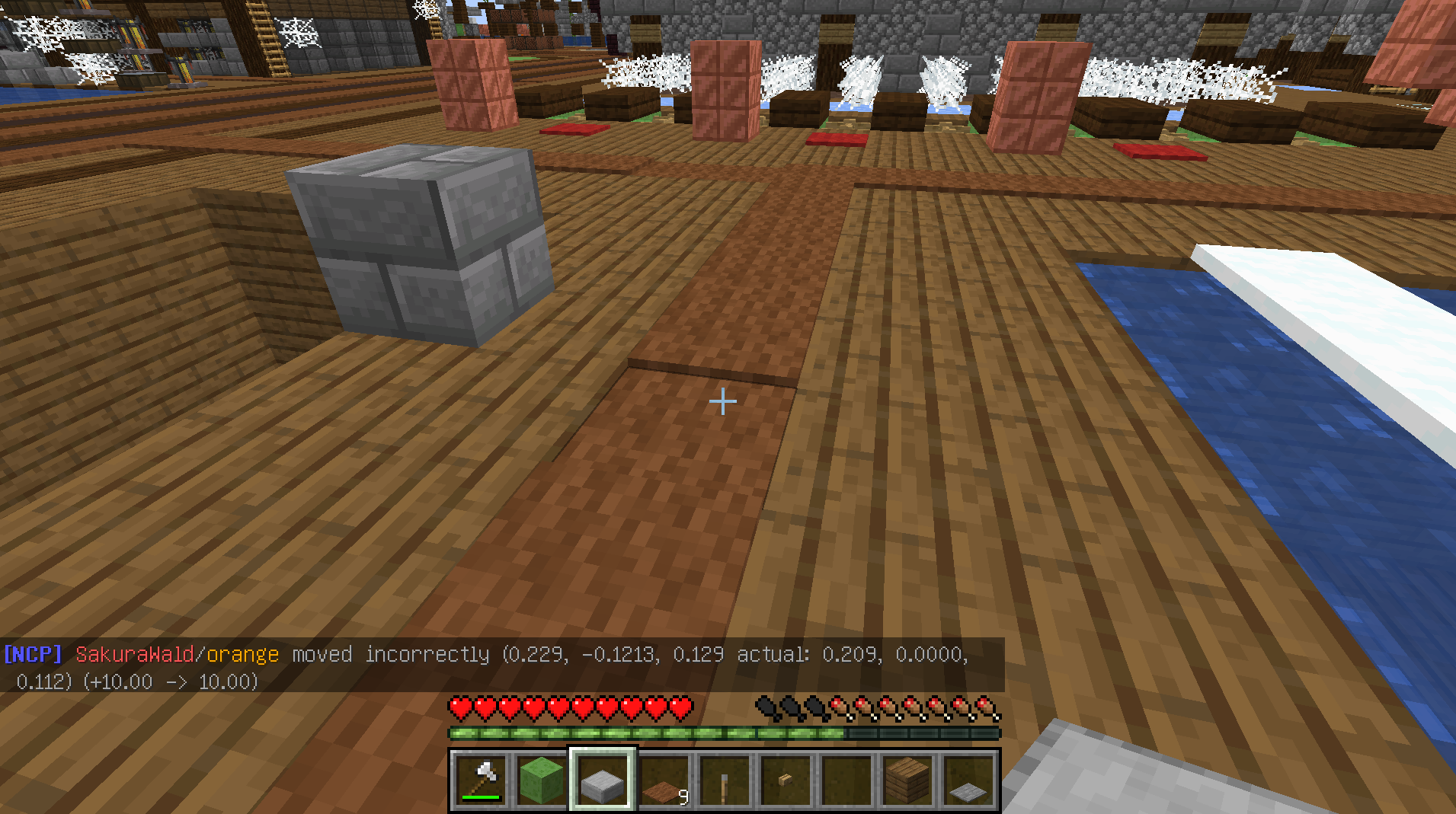
Task: Select the iron axe in the hotbar
Action: pos(482,777)
